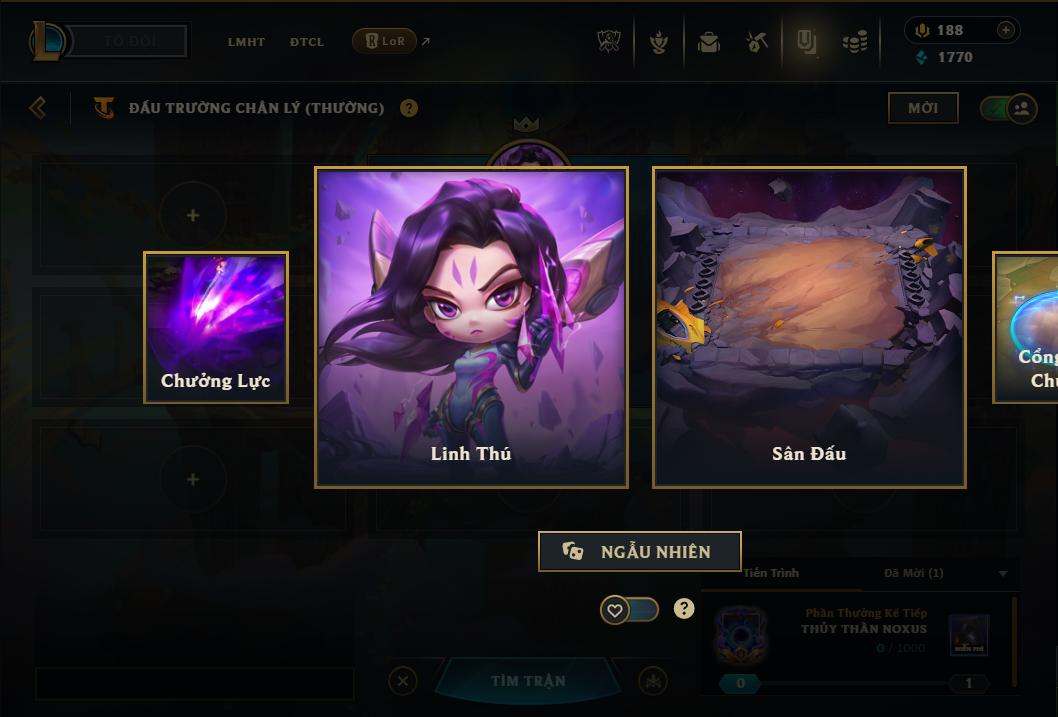The width and height of the screenshot is (1058, 717).
Task: Toggle the heart favorites switch
Action: pos(629,609)
